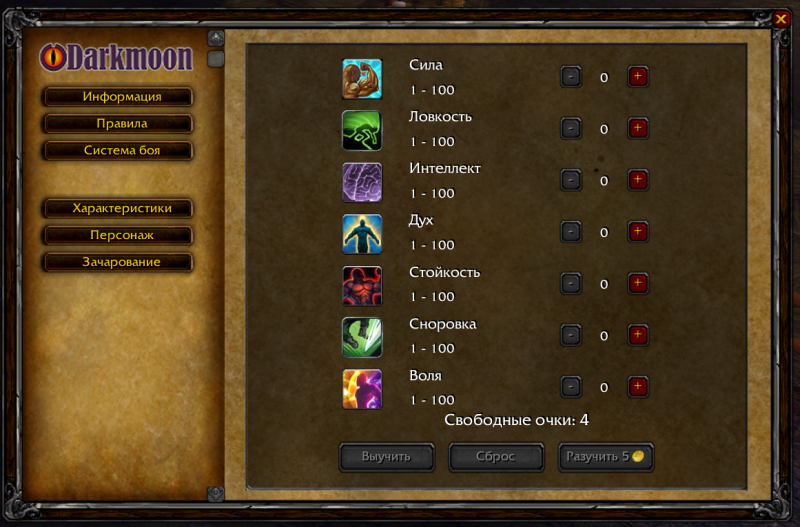The image size is (800, 527).
Task: Close the Darkmoon window
Action: (x=781, y=18)
